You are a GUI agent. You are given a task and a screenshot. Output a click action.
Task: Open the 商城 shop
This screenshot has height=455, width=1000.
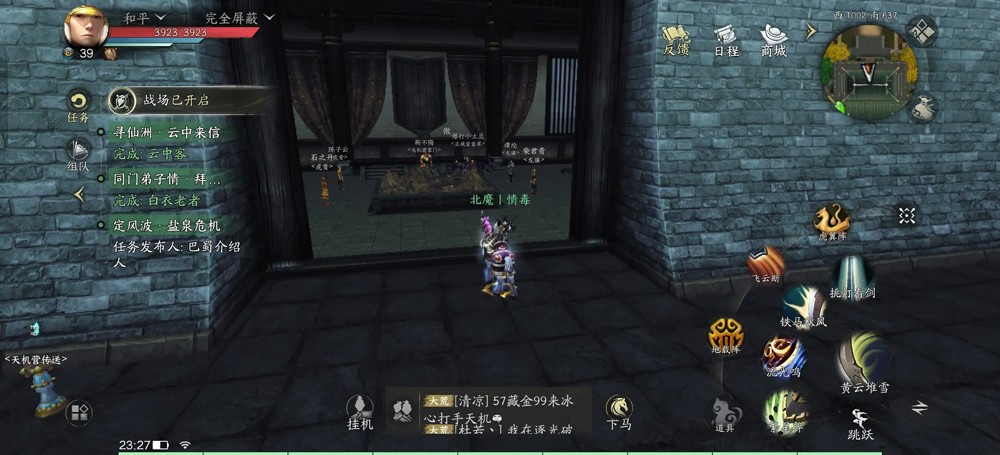click(774, 39)
